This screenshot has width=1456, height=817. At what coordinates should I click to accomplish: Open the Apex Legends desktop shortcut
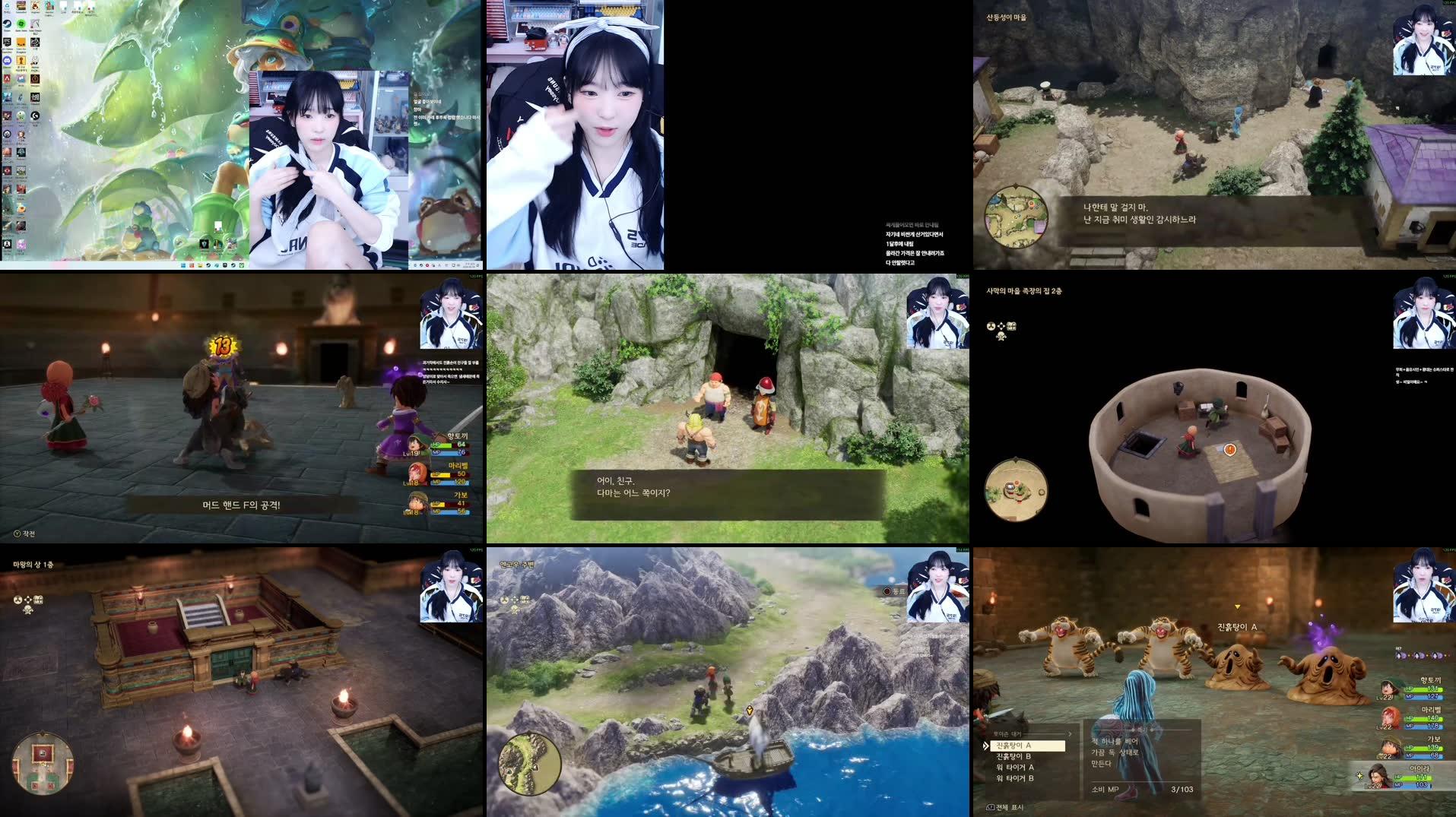point(6,80)
